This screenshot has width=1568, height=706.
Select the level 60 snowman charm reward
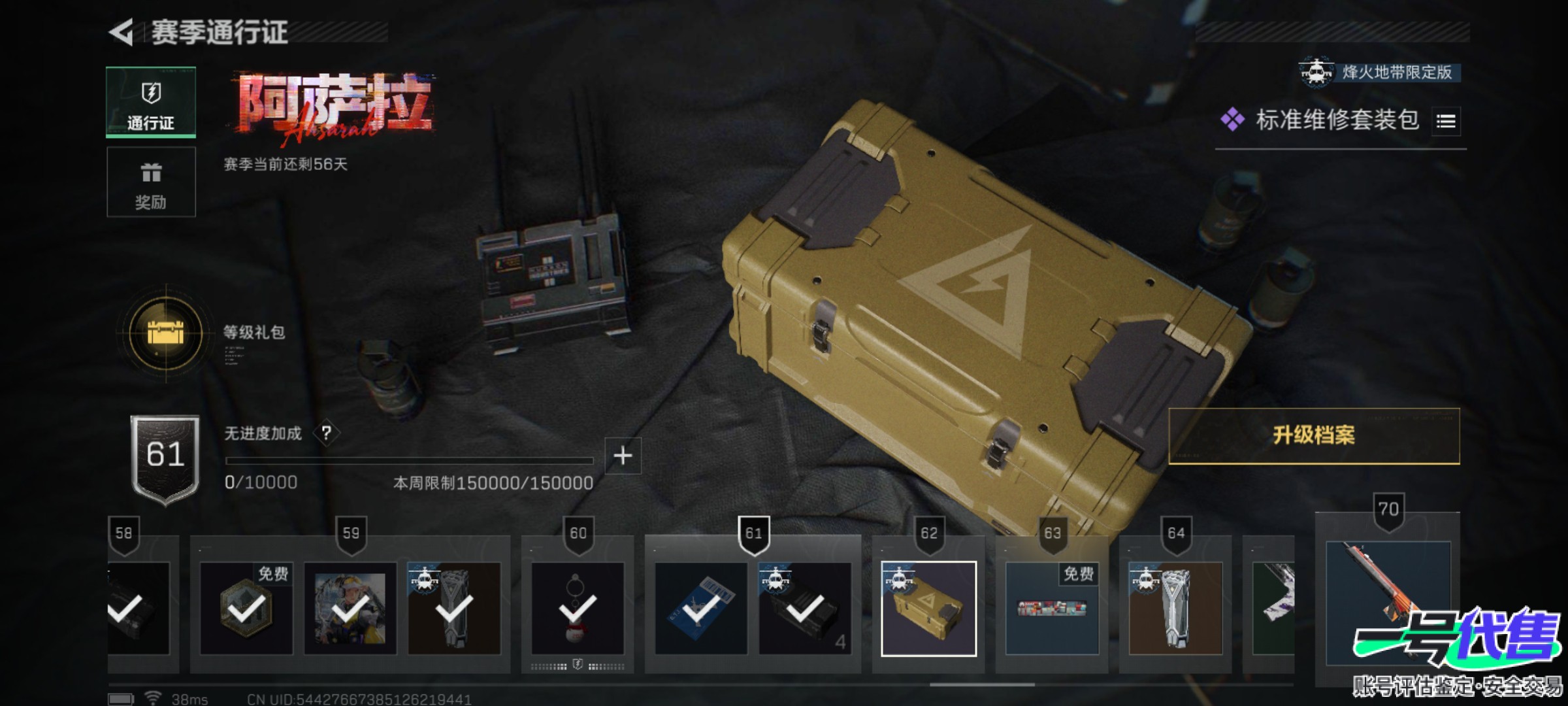coord(578,608)
